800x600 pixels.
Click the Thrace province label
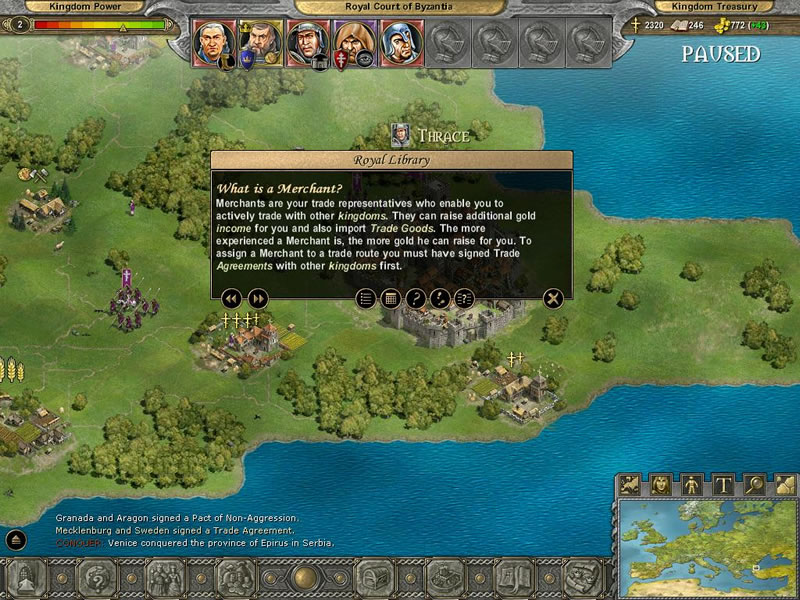(x=442, y=135)
